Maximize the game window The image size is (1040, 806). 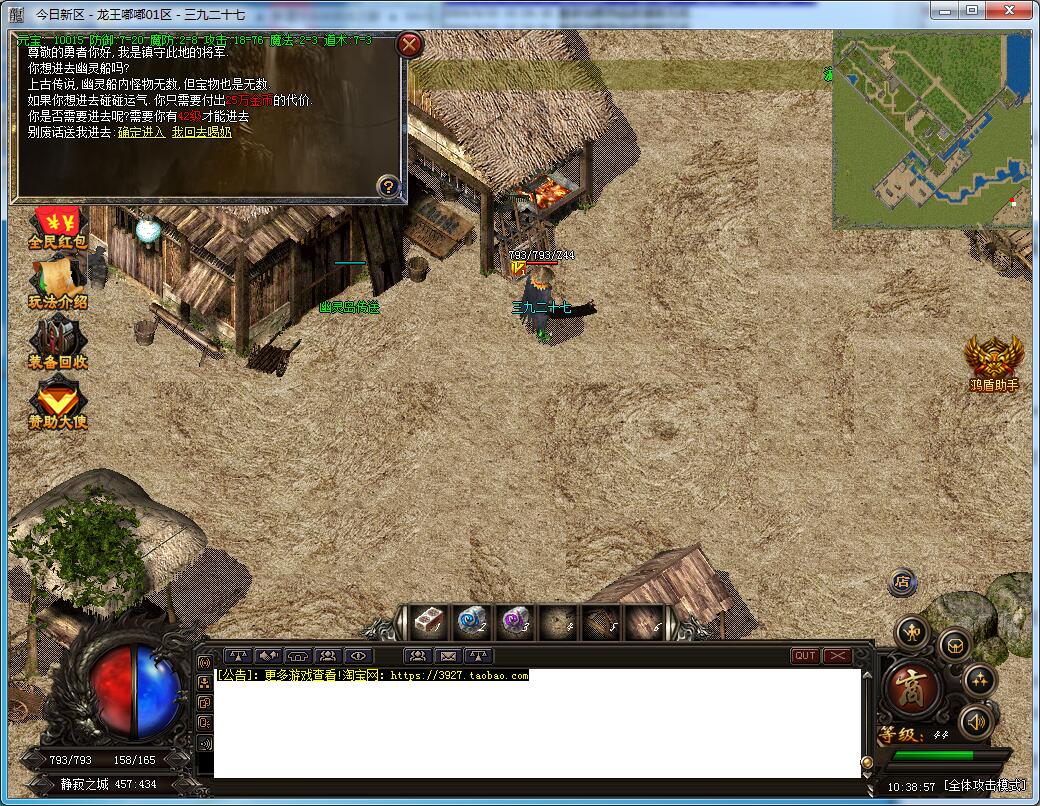click(971, 10)
